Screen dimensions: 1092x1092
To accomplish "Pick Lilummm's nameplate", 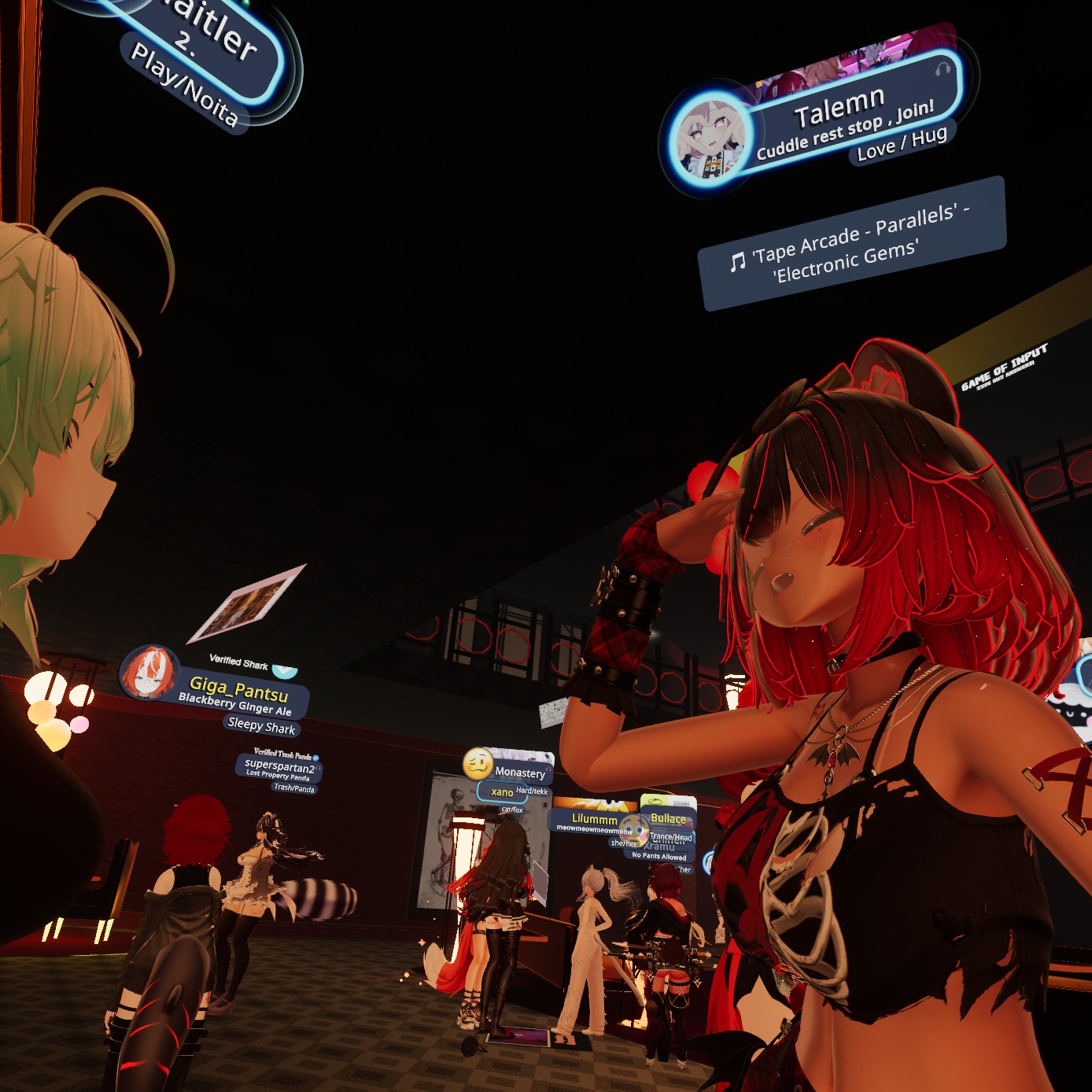I will [x=594, y=819].
